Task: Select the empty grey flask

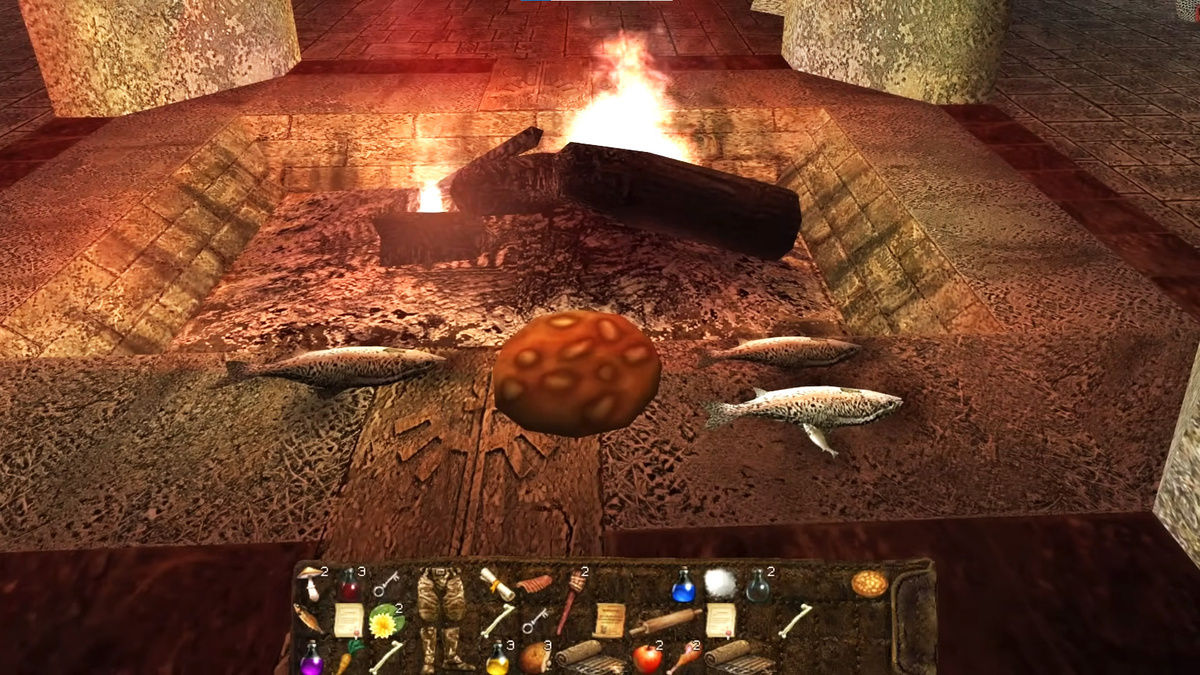Action: pyautogui.click(x=758, y=587)
